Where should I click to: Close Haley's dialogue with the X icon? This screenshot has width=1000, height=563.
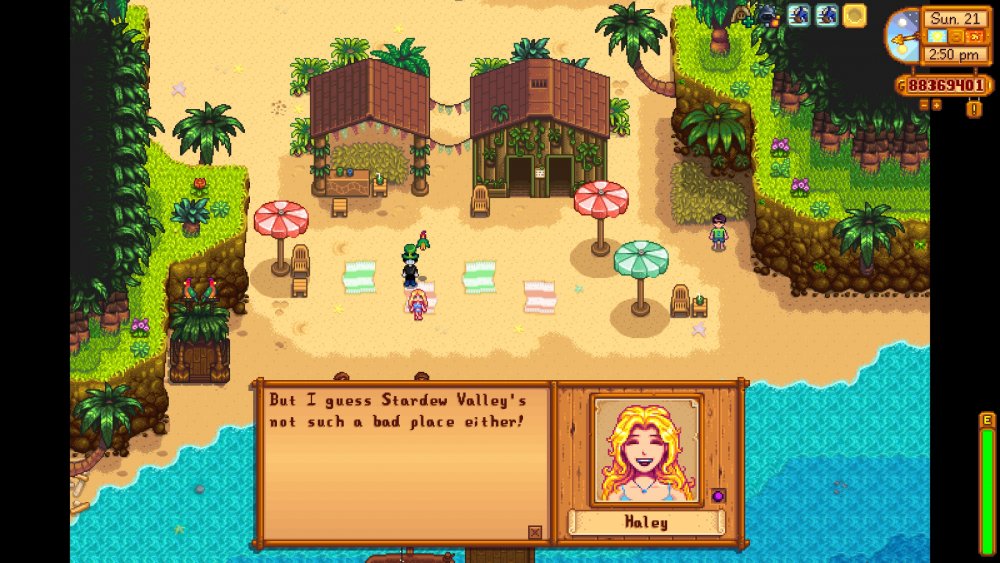535,532
